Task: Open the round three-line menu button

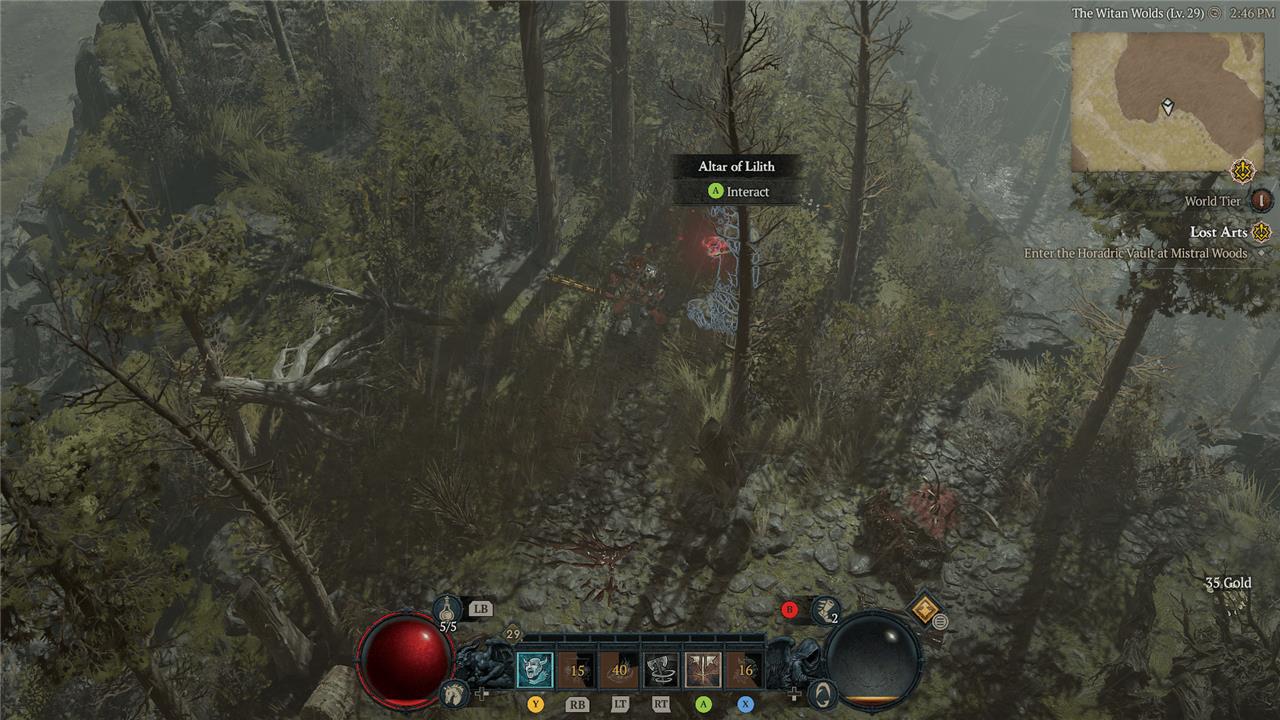Action: [940, 622]
